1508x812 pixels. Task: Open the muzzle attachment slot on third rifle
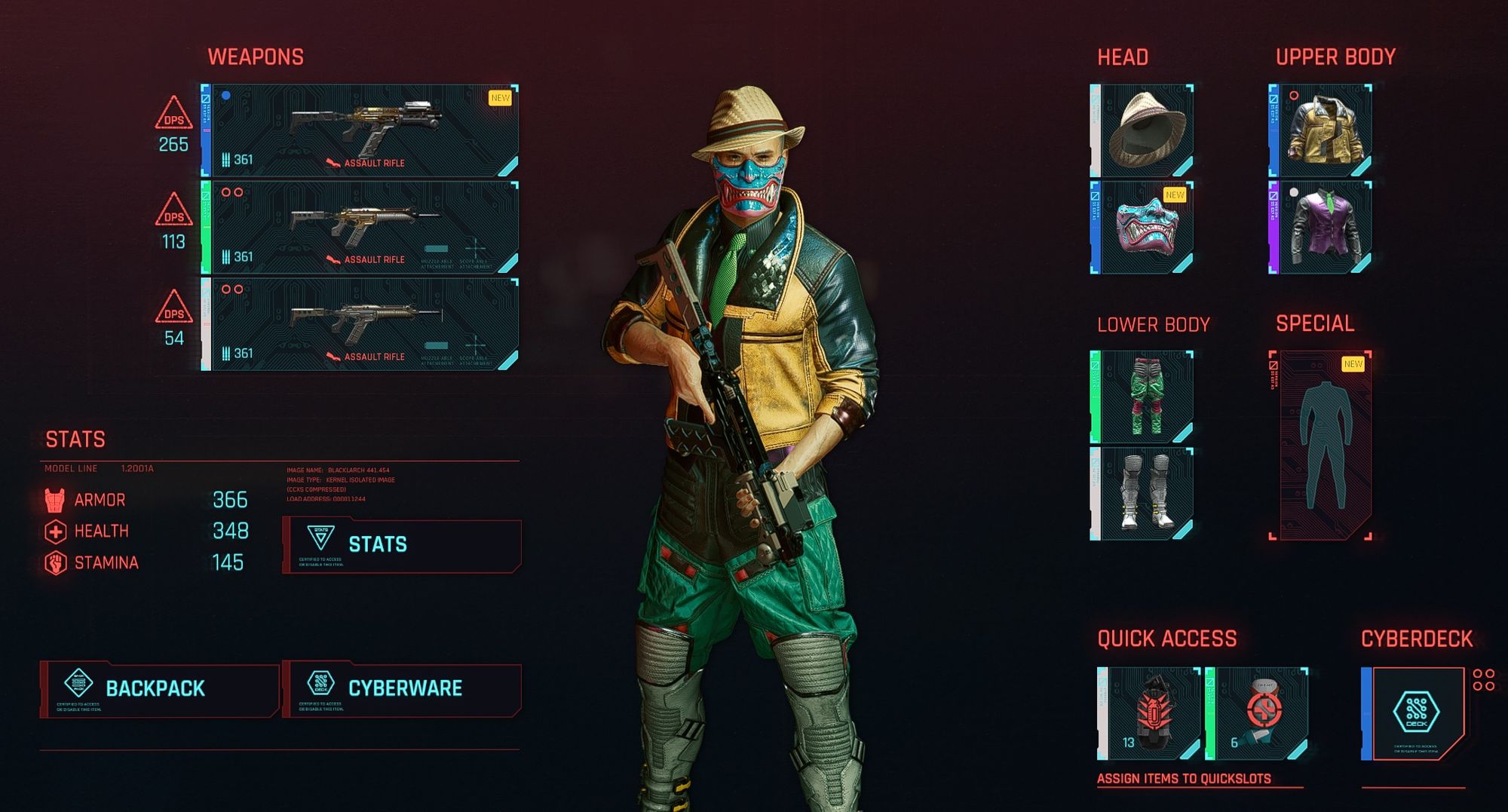pos(436,344)
